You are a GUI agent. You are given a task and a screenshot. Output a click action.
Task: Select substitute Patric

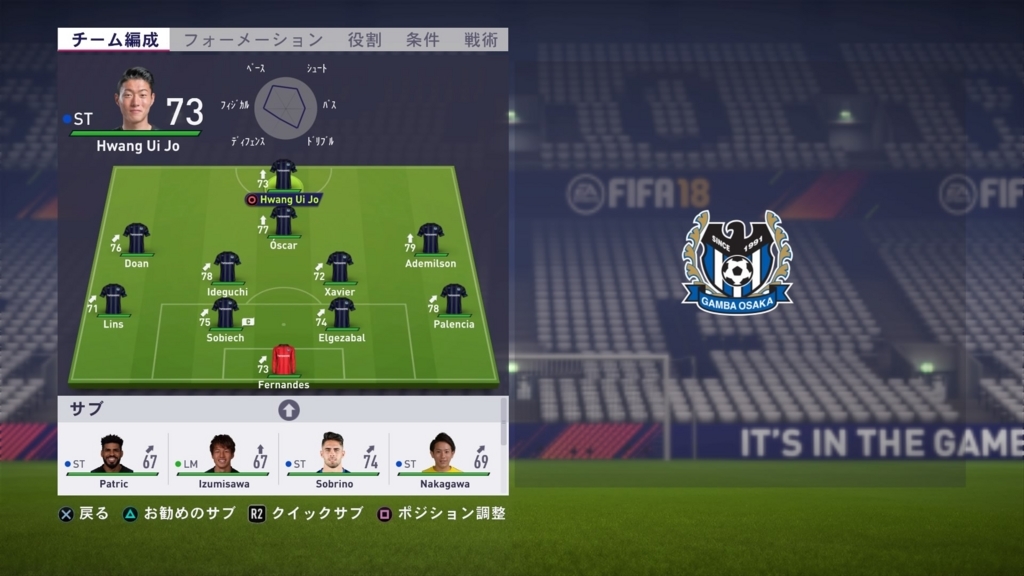tap(112, 455)
